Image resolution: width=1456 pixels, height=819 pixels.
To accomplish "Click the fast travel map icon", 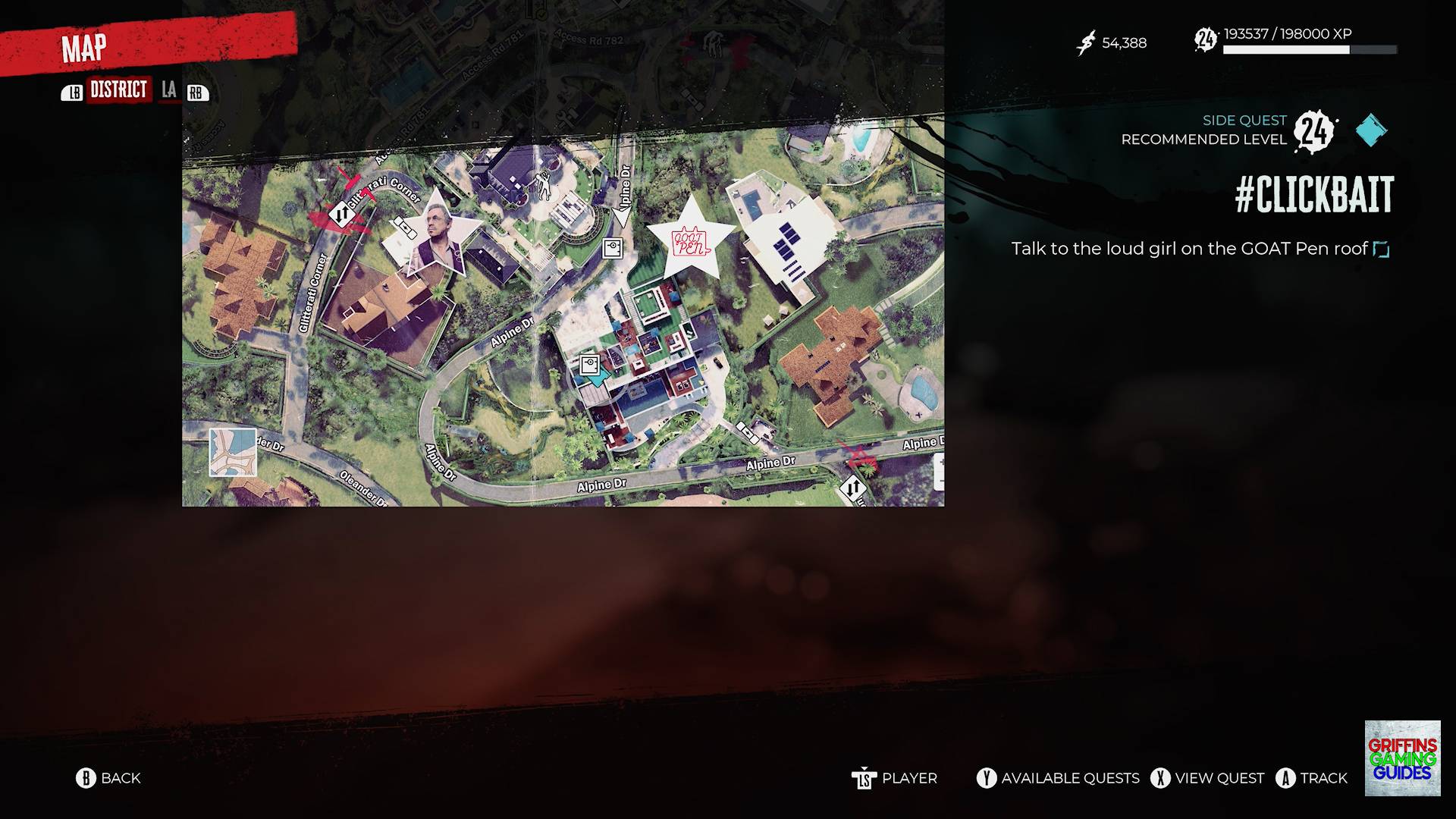I will [233, 452].
